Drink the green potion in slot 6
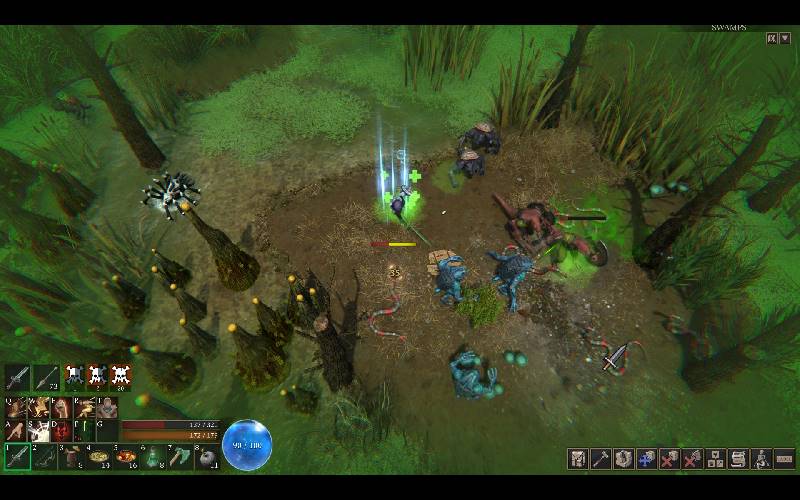800x500 pixels. 152,457
